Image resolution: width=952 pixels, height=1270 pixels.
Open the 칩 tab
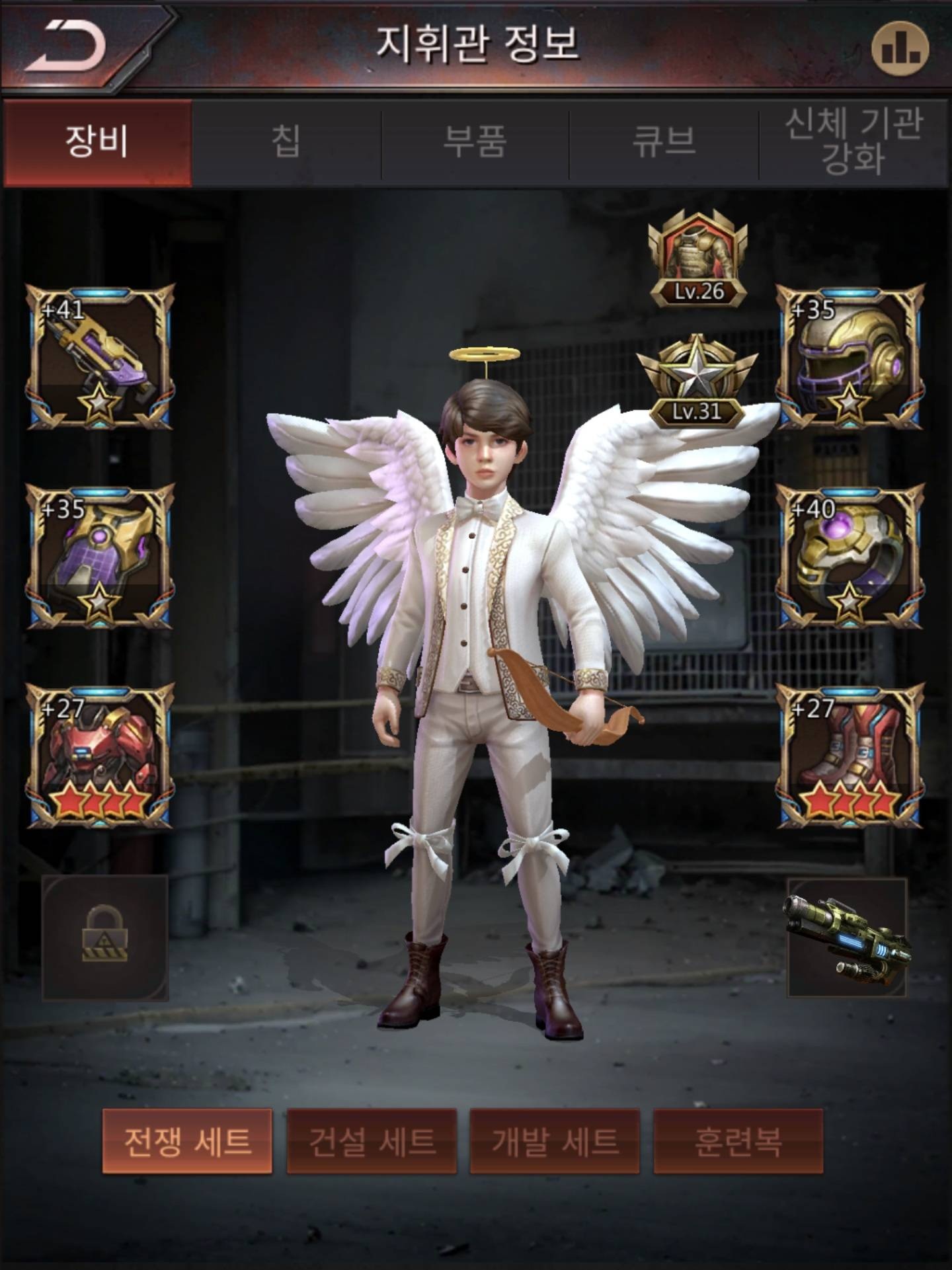tap(286, 142)
